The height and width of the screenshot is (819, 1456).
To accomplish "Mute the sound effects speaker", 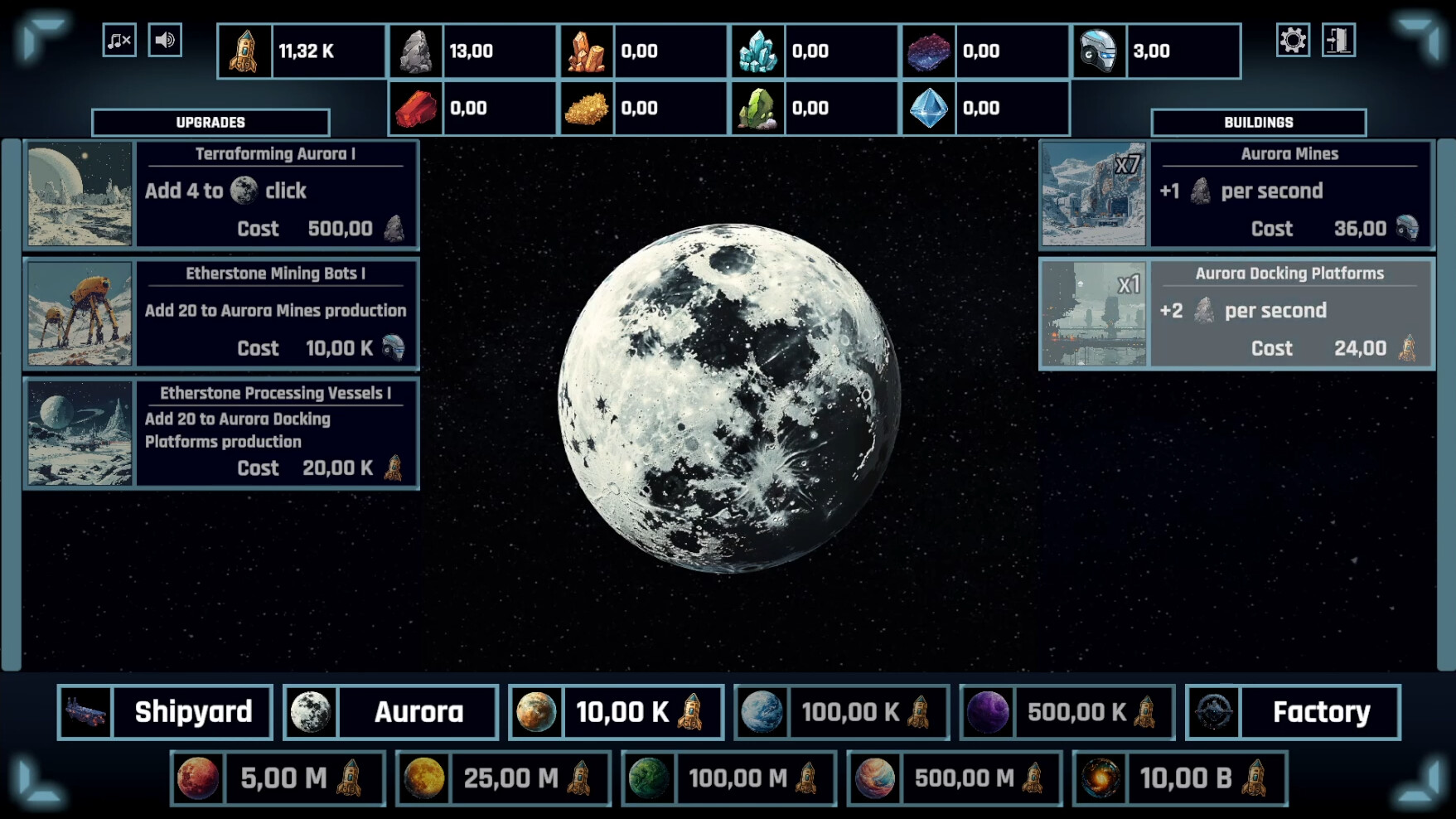I will click(x=164, y=39).
